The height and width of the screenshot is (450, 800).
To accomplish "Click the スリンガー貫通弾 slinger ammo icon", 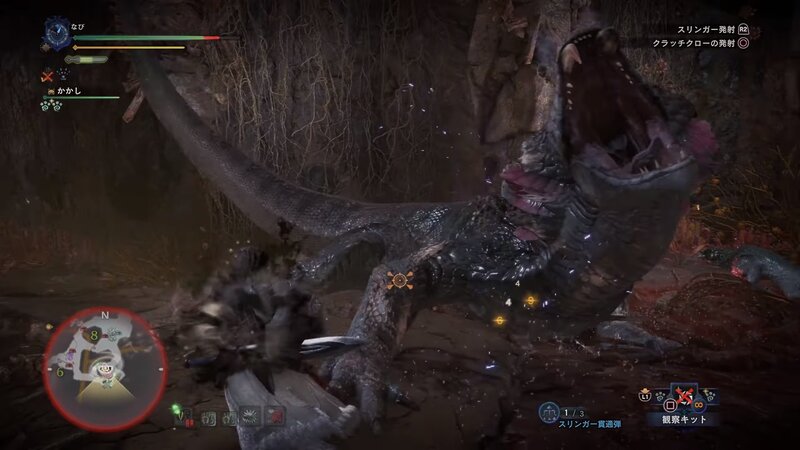I will click(x=548, y=411).
